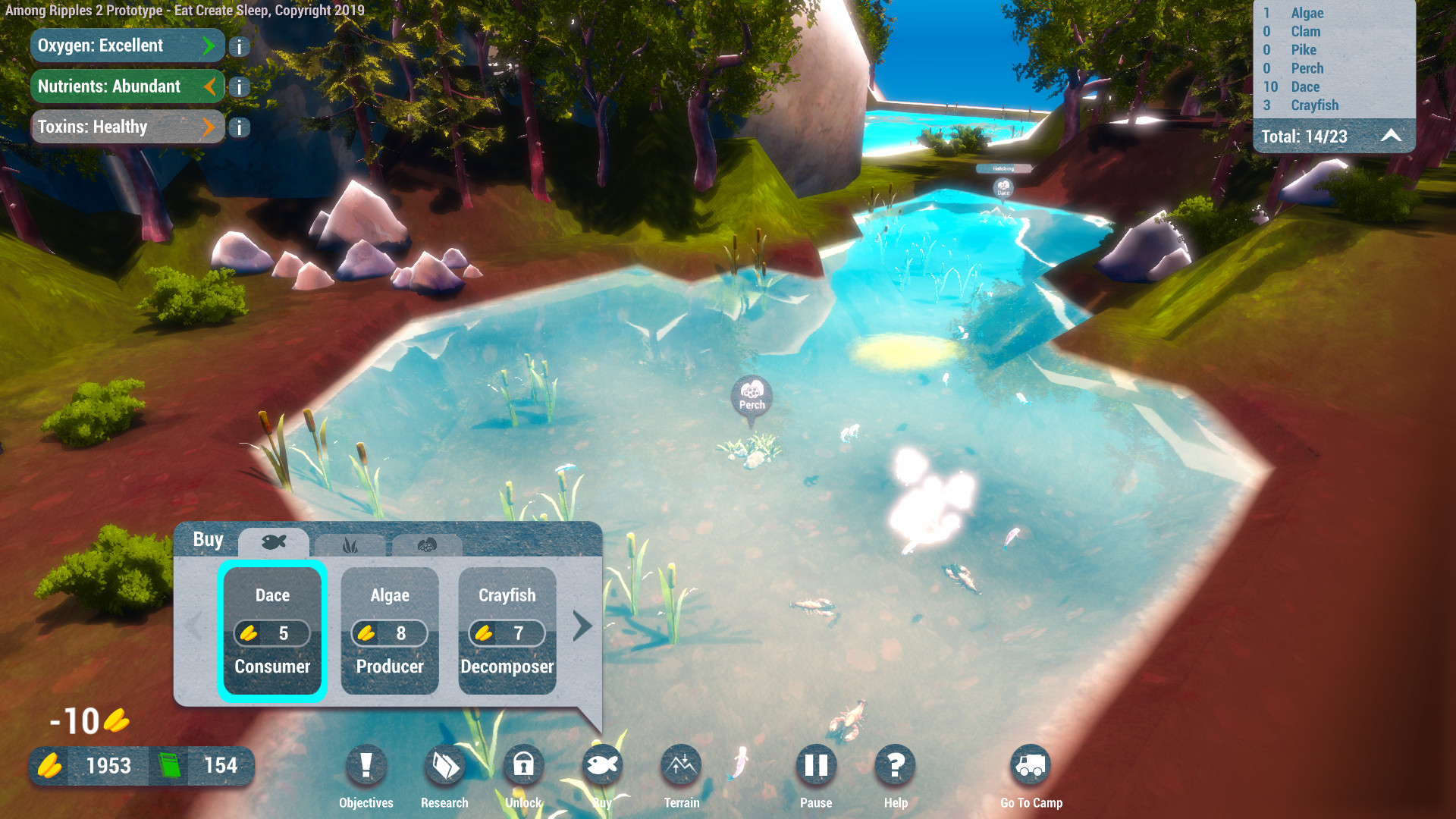Viewport: 1456px width, 819px height.
Task: Open the Research menu
Action: 445,766
